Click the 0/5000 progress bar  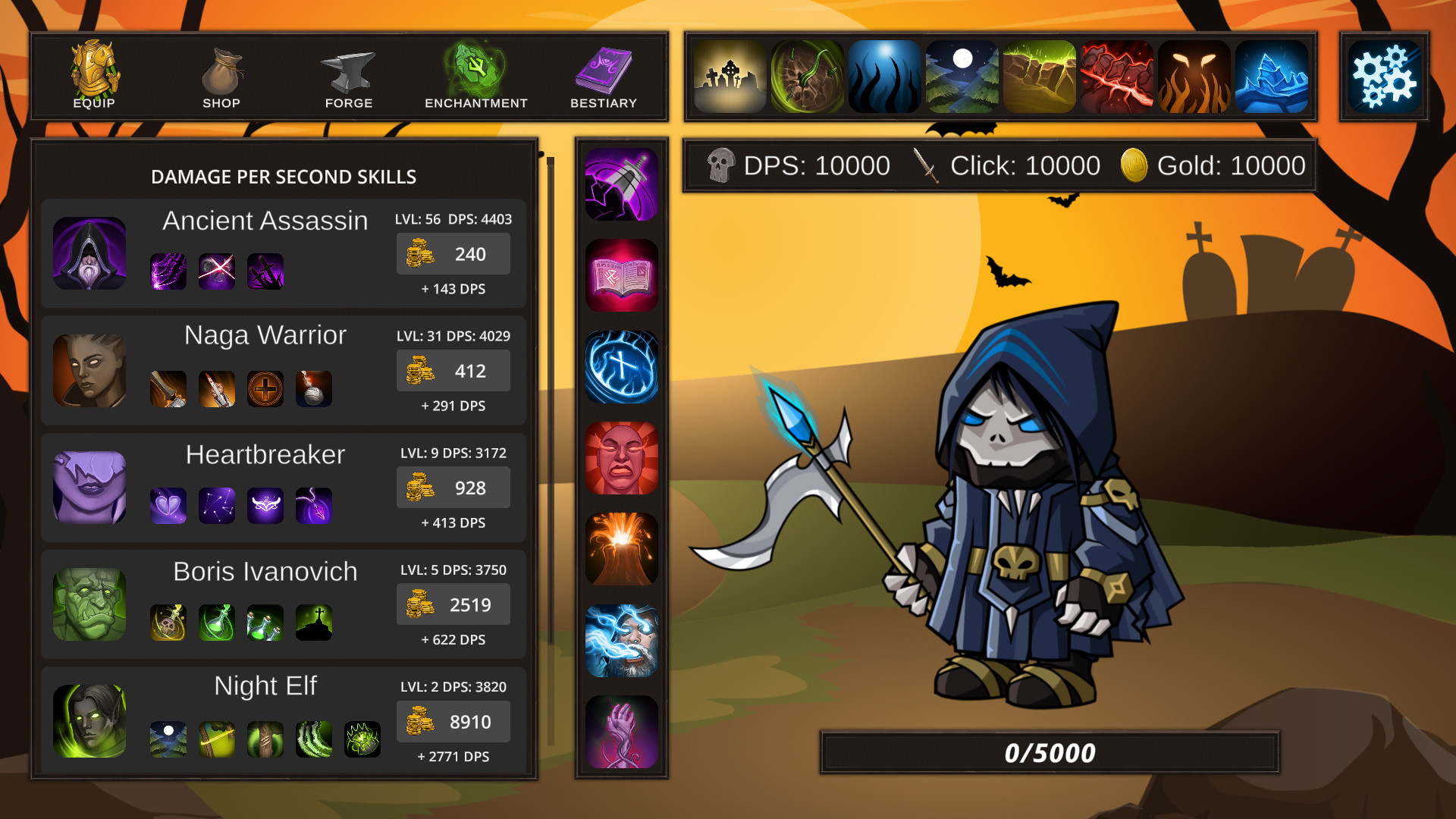tap(1049, 752)
